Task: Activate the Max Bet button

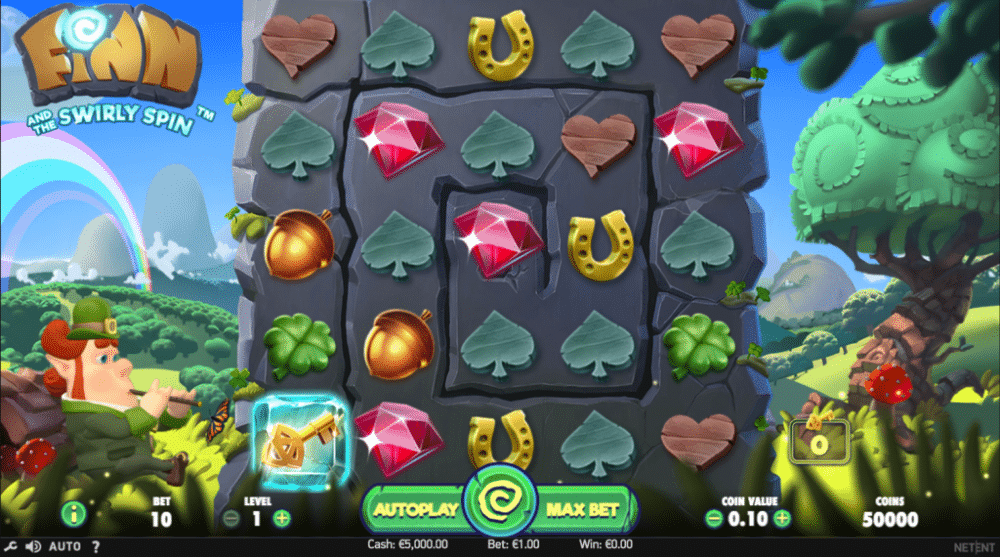Action: (584, 509)
